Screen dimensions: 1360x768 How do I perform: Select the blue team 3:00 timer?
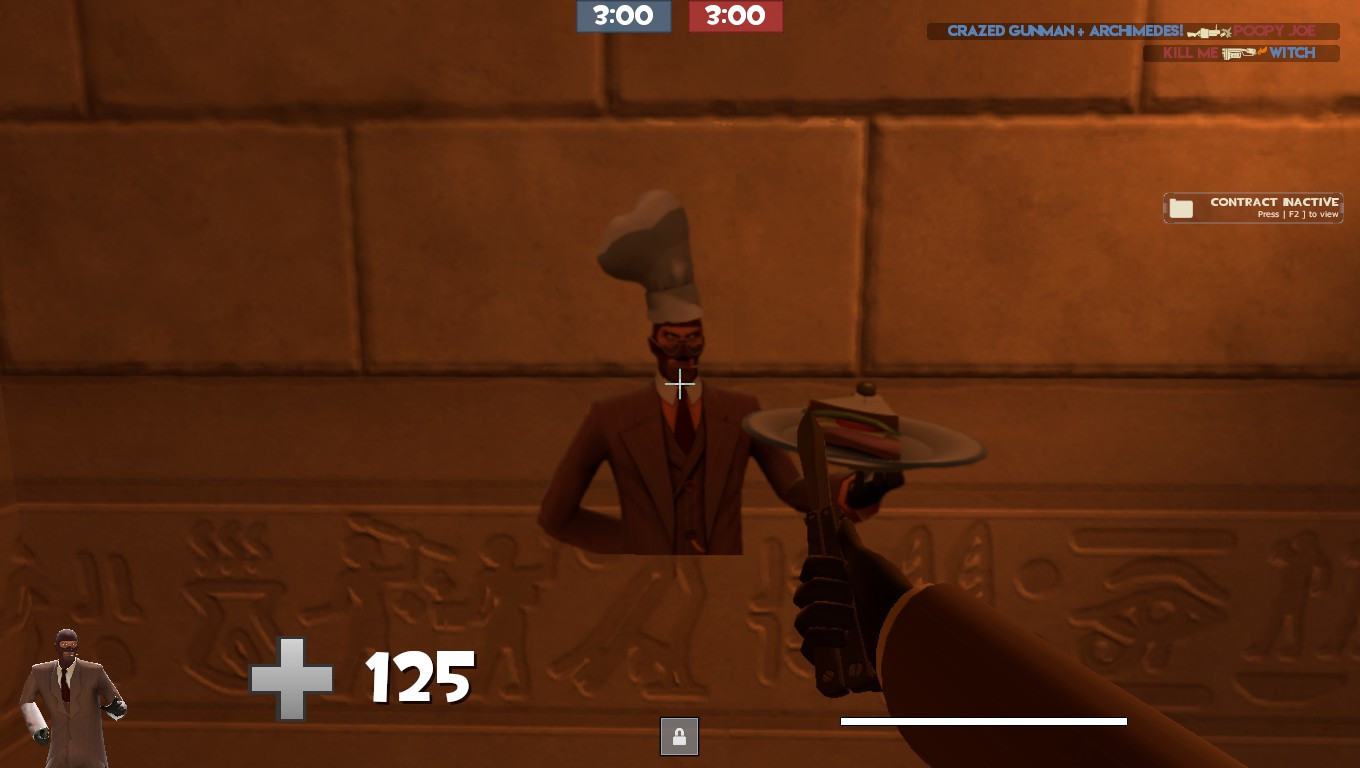[x=623, y=16]
